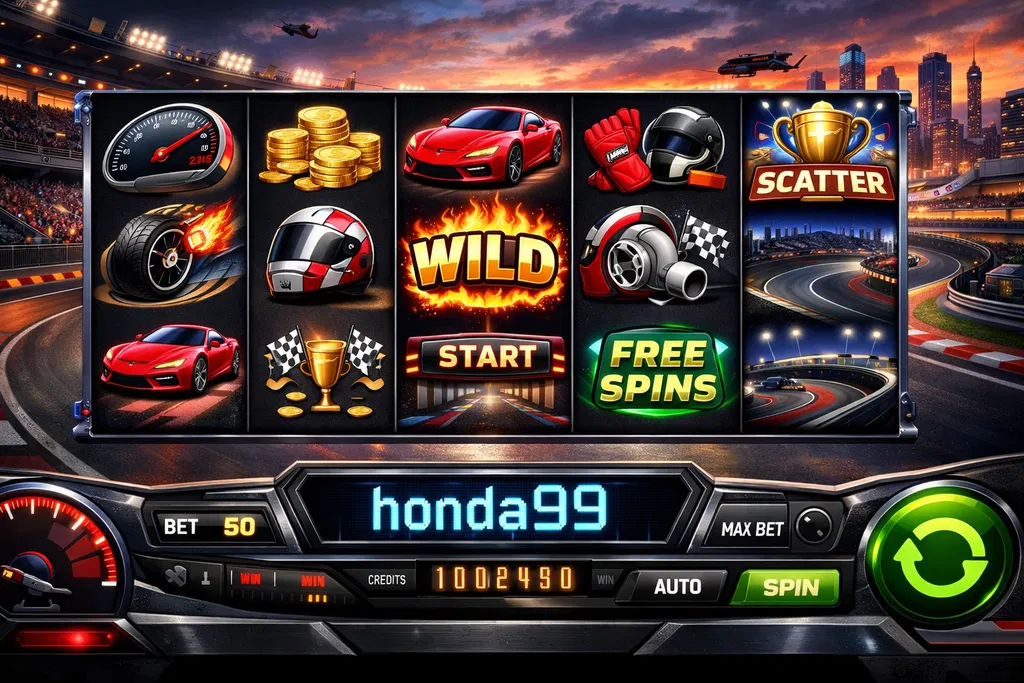This screenshot has width=1024, height=683.
Task: Enable AUTO spin mode
Action: 676,587
